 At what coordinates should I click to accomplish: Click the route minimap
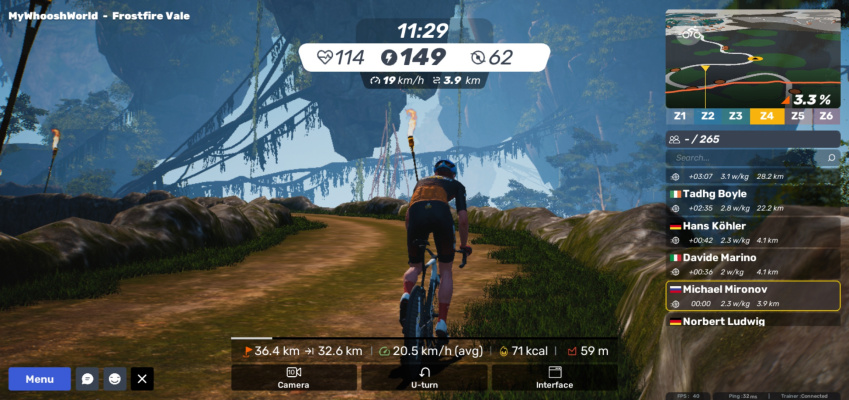coord(752,58)
